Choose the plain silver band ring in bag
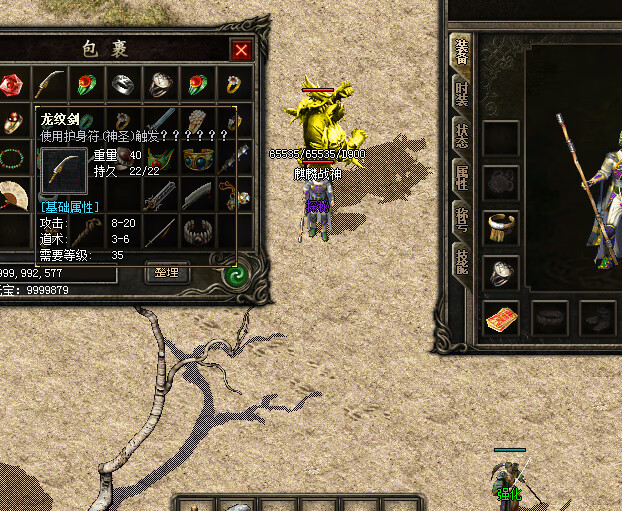This screenshot has height=511, width=622. coord(122,85)
